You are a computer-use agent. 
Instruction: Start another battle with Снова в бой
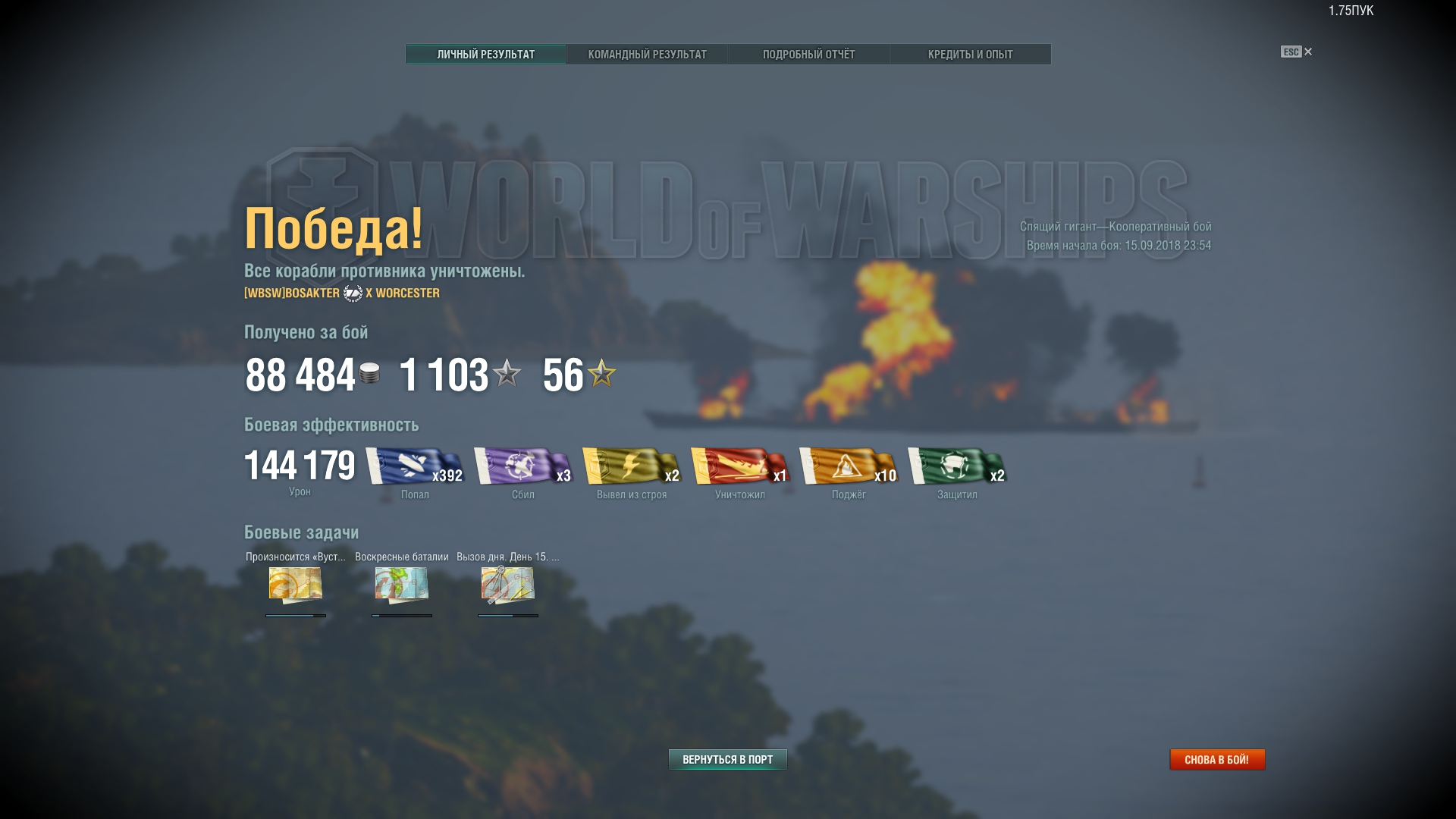(1216, 759)
